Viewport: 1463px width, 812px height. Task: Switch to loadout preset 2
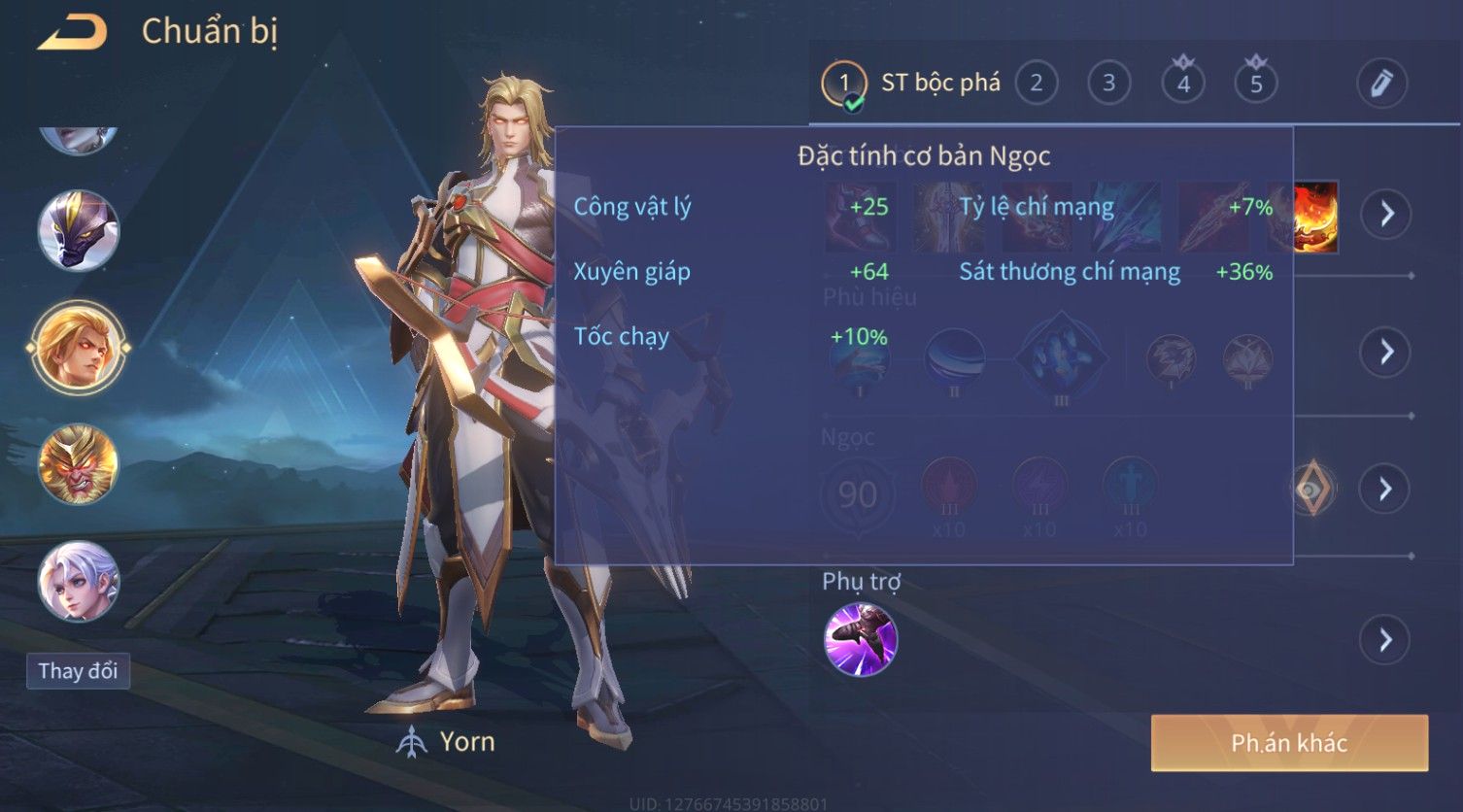[1036, 84]
